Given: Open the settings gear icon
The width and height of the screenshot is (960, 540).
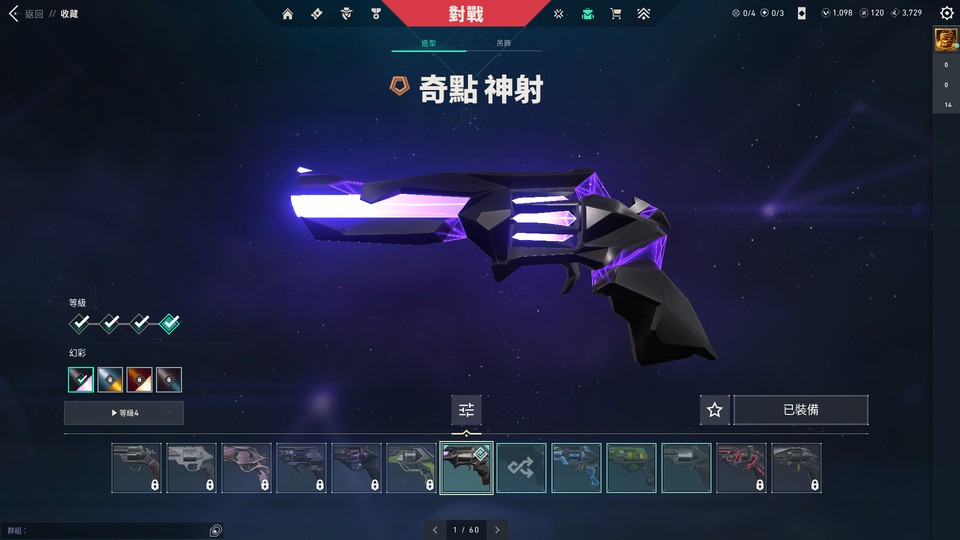Looking at the screenshot, I should click(x=946, y=14).
